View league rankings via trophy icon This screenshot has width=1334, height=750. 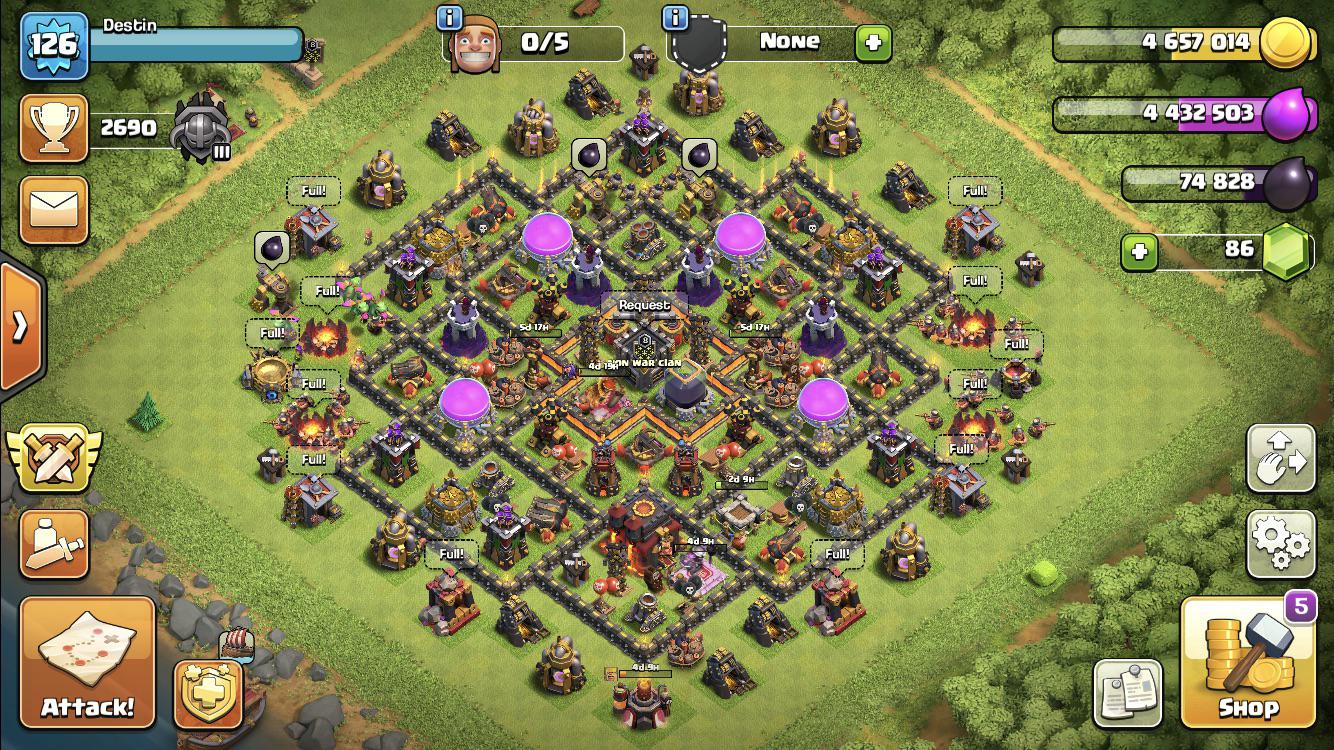(x=54, y=127)
